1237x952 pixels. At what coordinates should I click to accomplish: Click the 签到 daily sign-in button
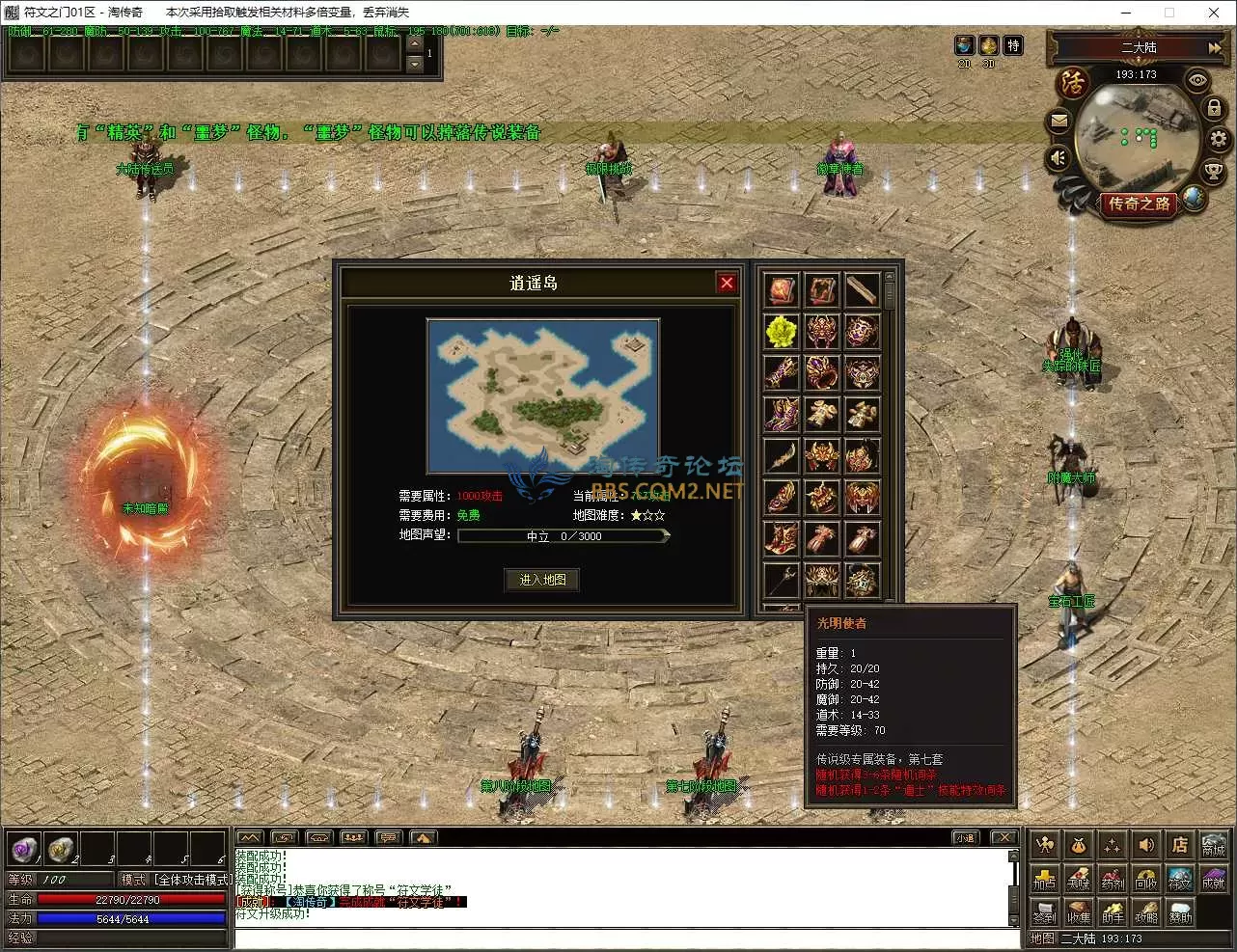tap(1044, 911)
